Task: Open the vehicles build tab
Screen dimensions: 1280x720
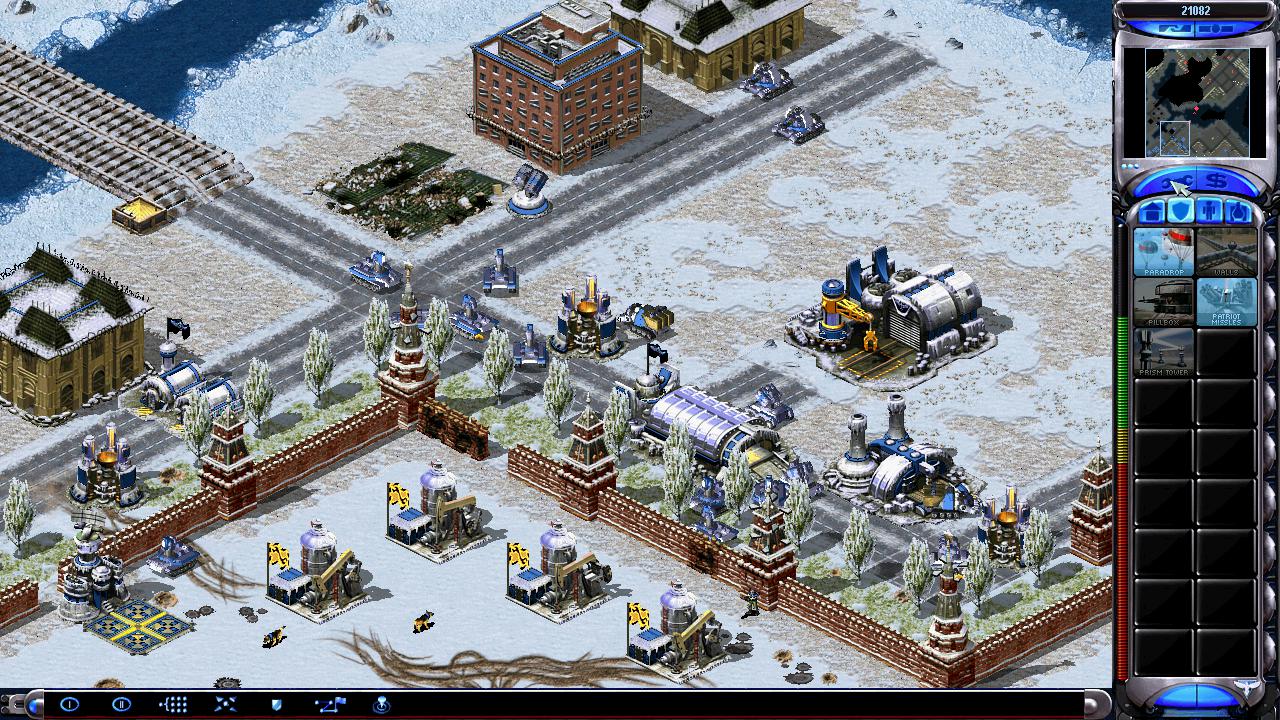Action: click(1237, 211)
